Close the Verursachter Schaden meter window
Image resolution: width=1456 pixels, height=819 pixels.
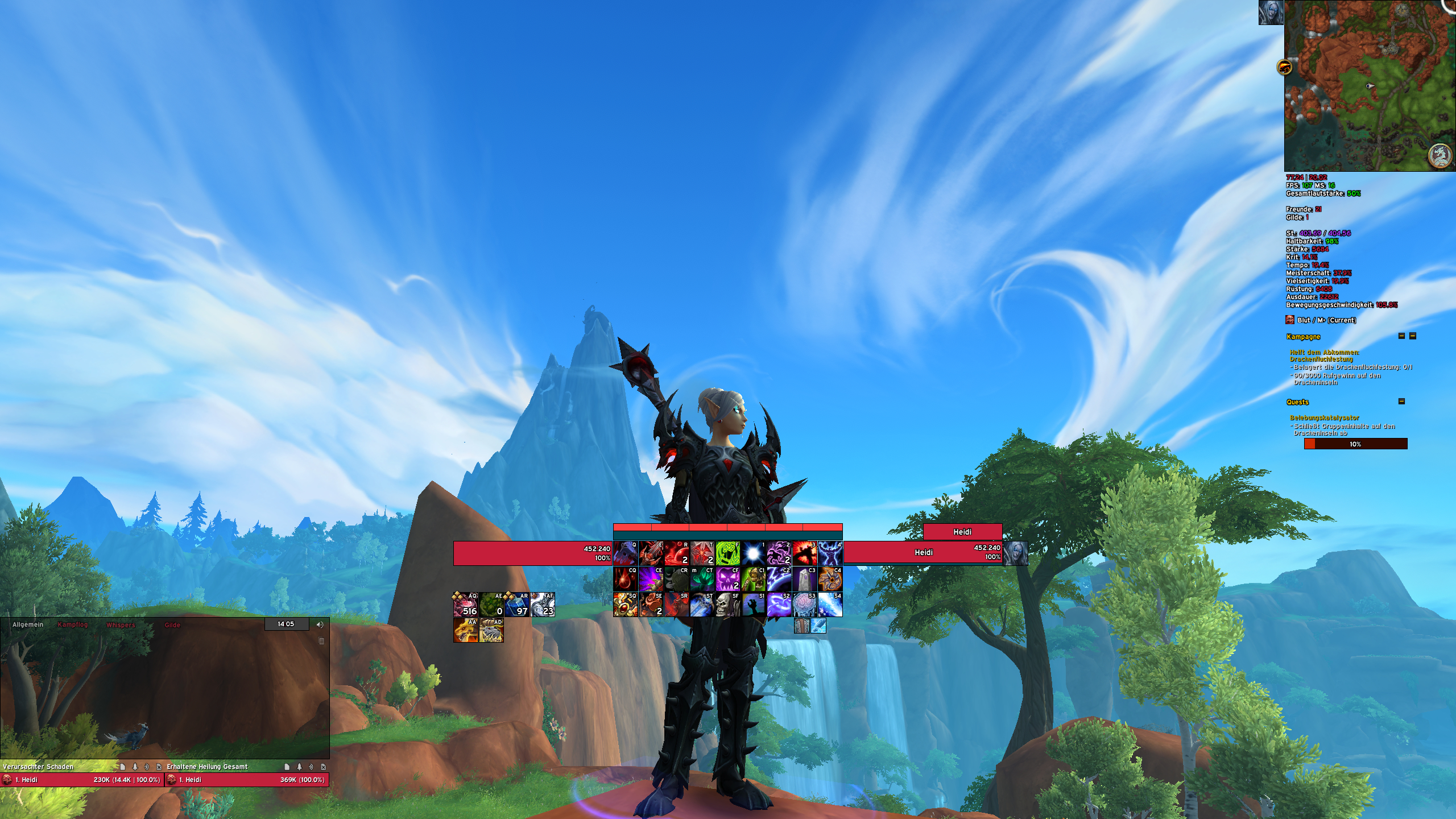coord(159,767)
